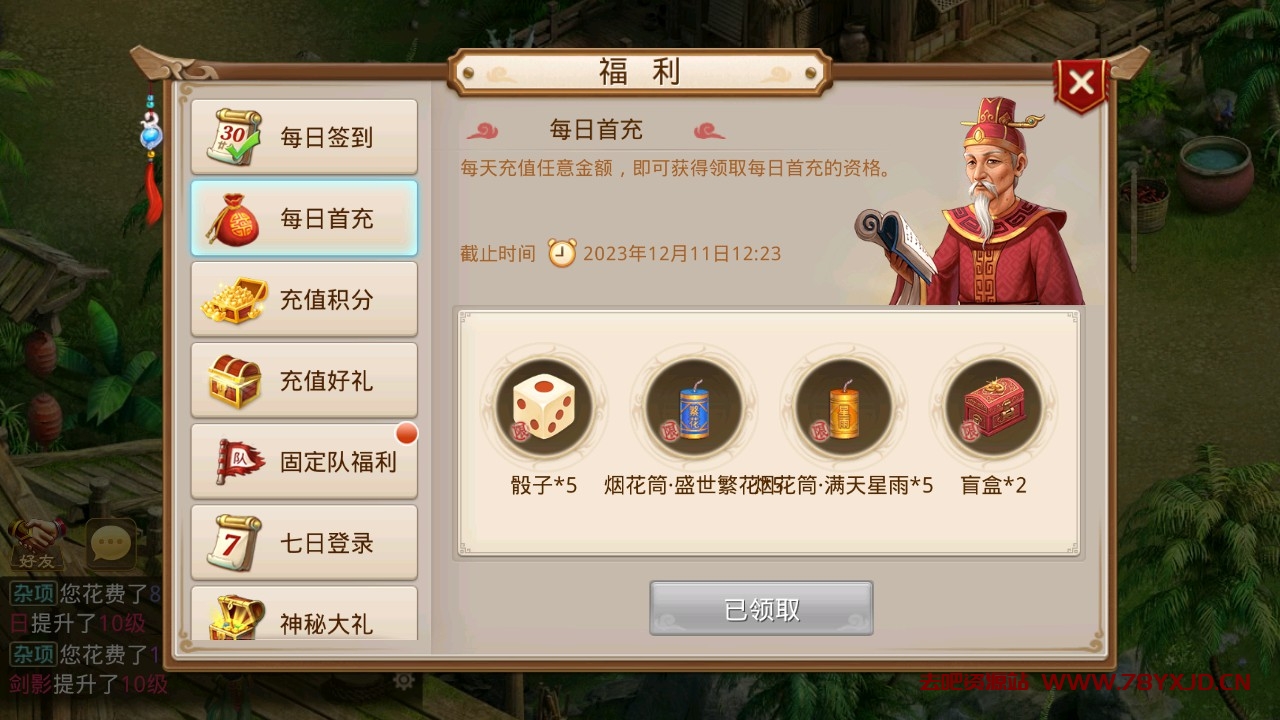The height and width of the screenshot is (720, 1280).
Task: Open the 每日签到 daily sign-in tab
Action: click(304, 137)
